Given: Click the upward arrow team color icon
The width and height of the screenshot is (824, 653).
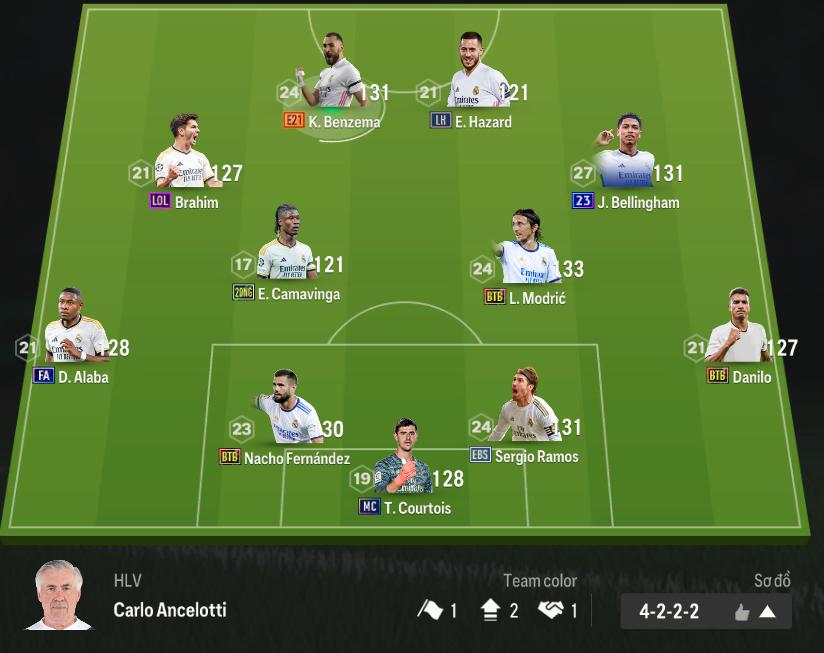Looking at the screenshot, I should (491, 610).
